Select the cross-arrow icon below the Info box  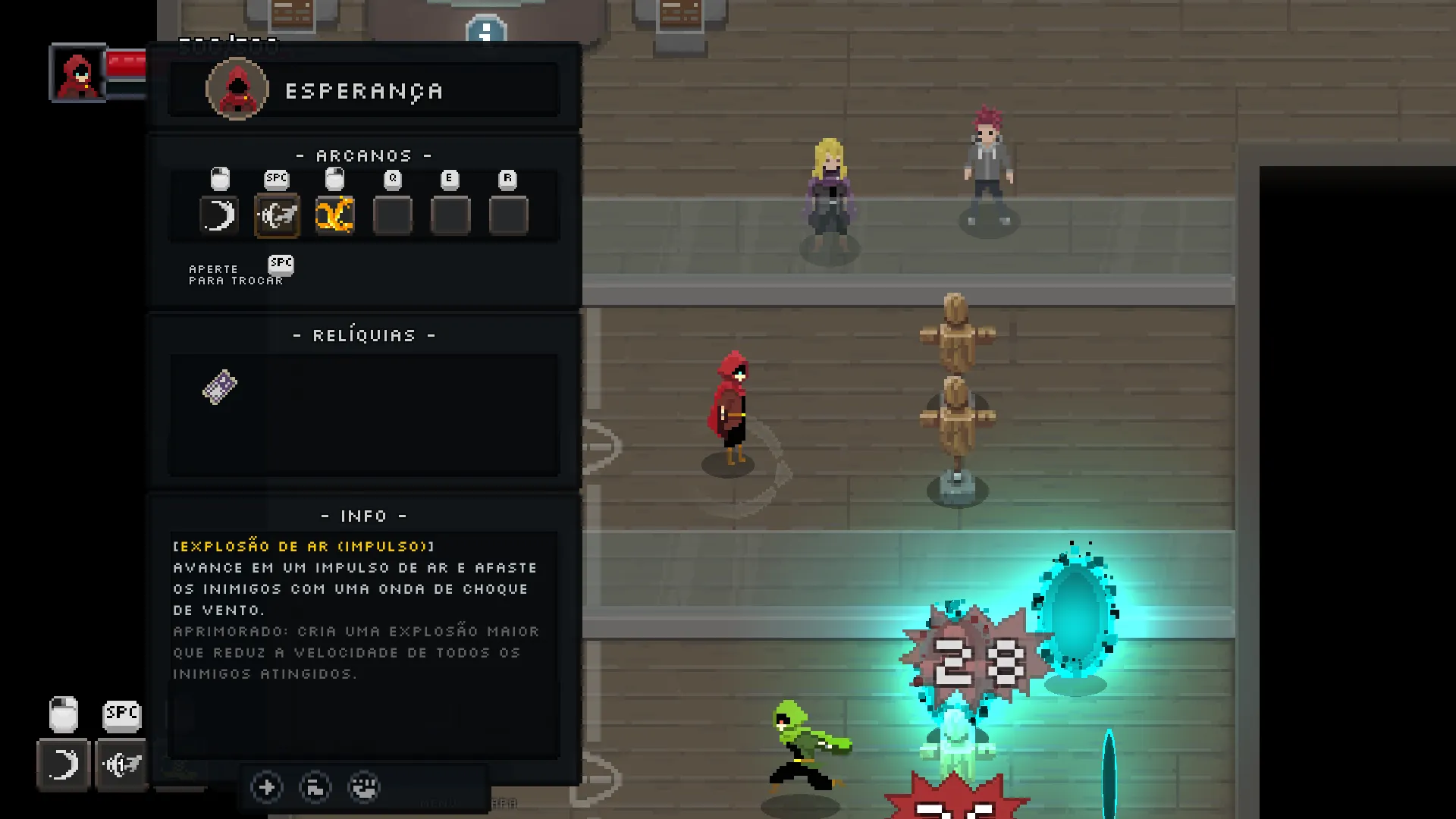pyautogui.click(x=267, y=788)
